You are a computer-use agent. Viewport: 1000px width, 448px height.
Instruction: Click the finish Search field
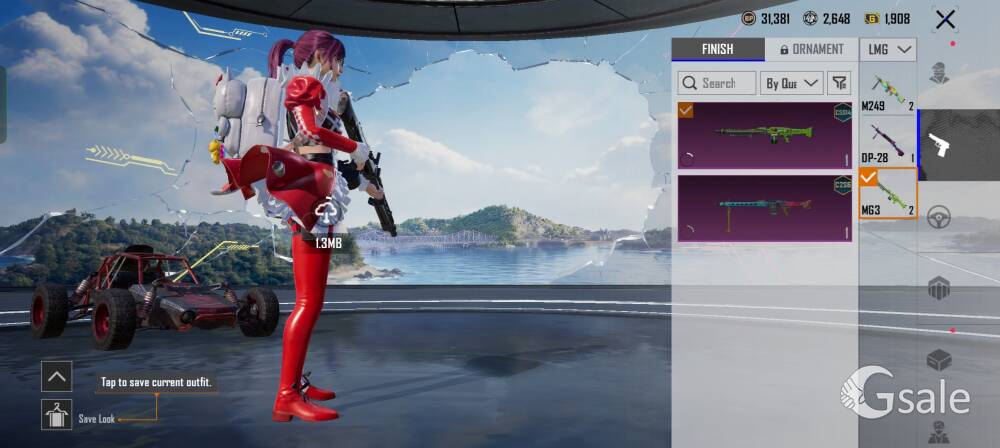[x=716, y=83]
